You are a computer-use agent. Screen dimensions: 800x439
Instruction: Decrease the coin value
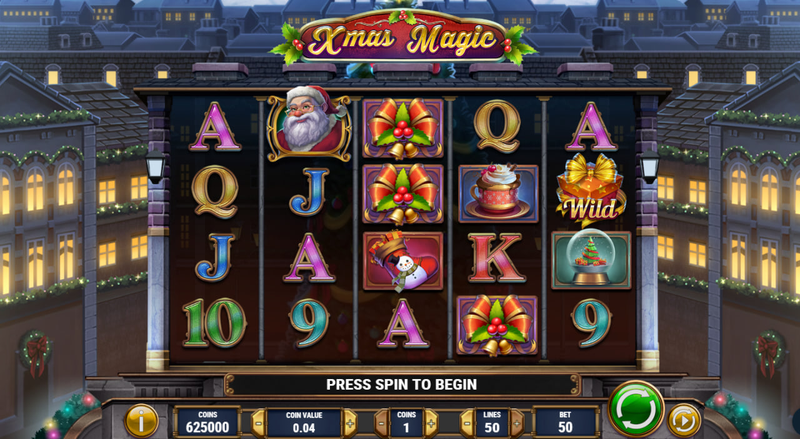click(x=258, y=422)
